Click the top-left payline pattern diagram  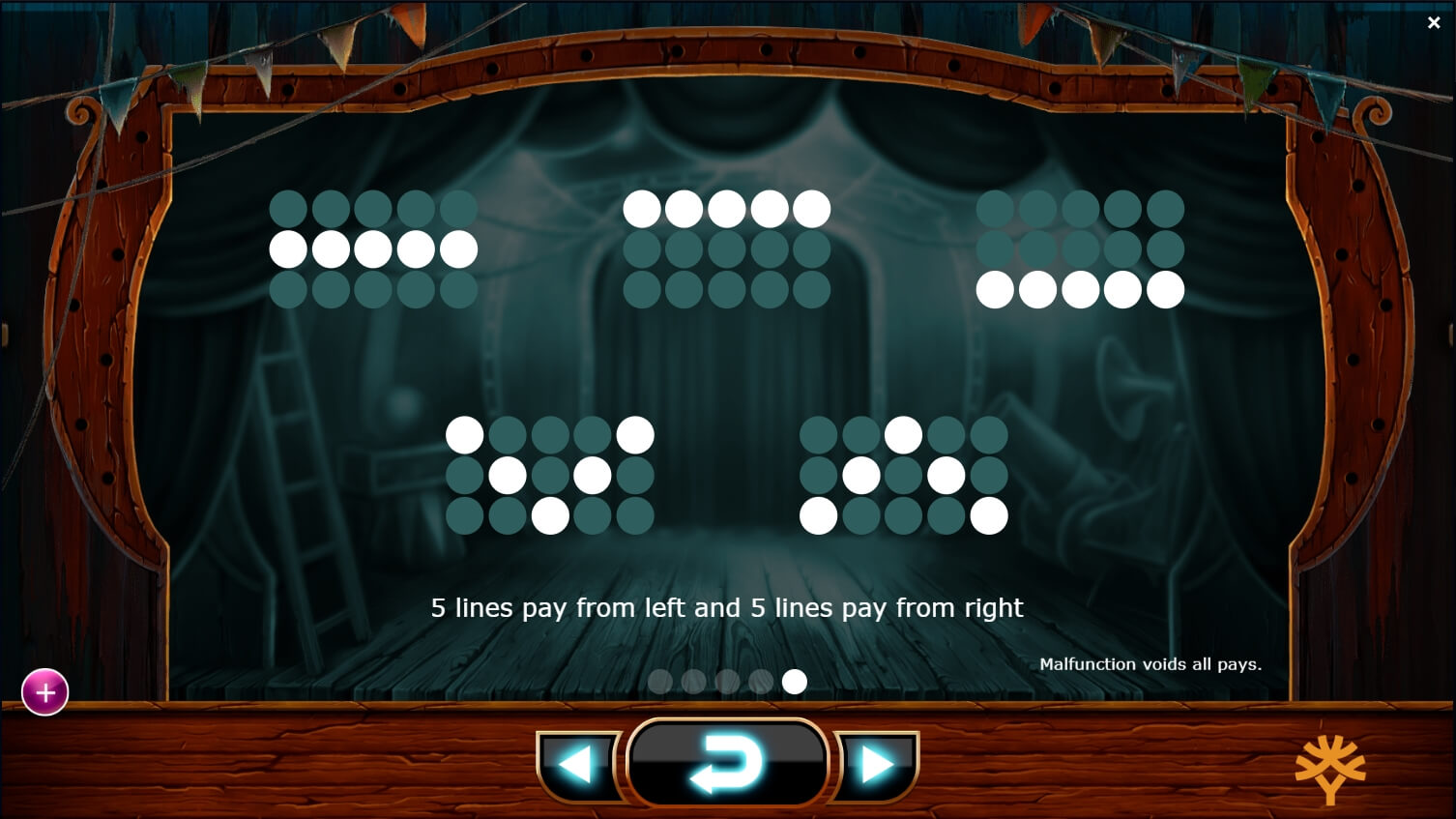coord(373,249)
